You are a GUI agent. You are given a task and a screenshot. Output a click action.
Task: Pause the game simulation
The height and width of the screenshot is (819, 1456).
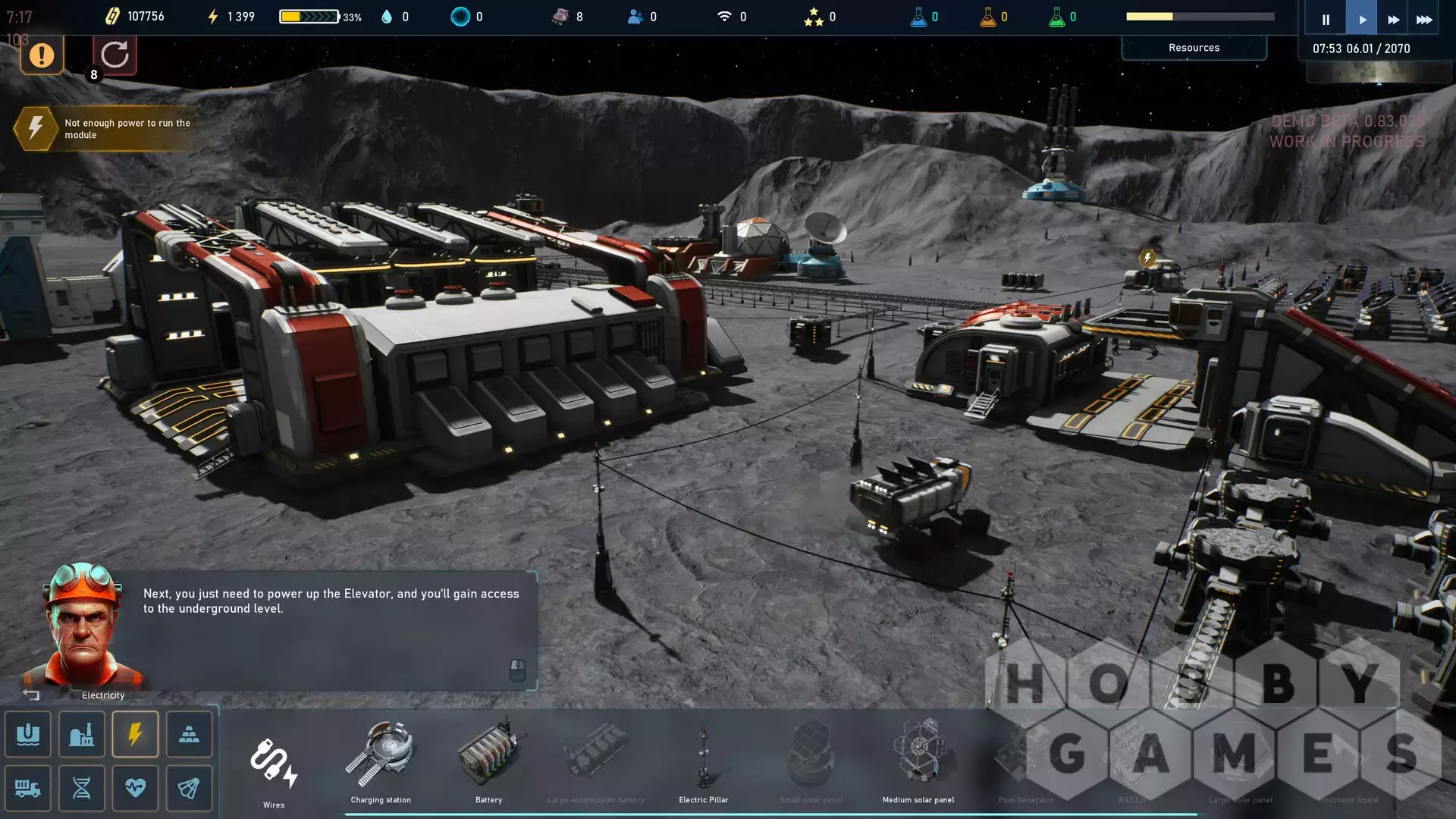click(x=1326, y=19)
